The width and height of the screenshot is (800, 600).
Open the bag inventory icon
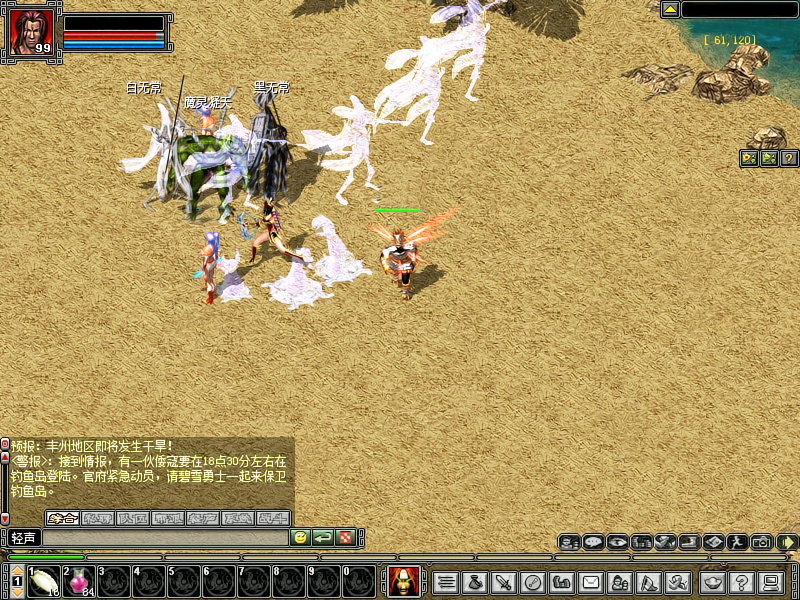pyautogui.click(x=475, y=581)
